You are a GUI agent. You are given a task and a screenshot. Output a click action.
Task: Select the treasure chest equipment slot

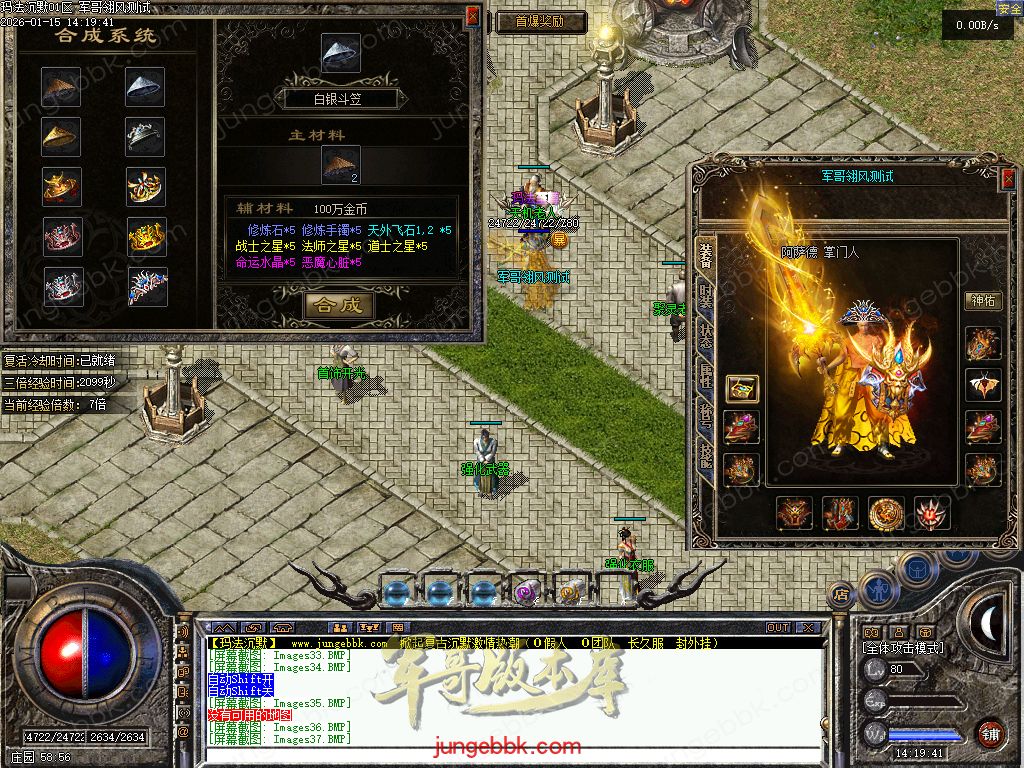741,388
